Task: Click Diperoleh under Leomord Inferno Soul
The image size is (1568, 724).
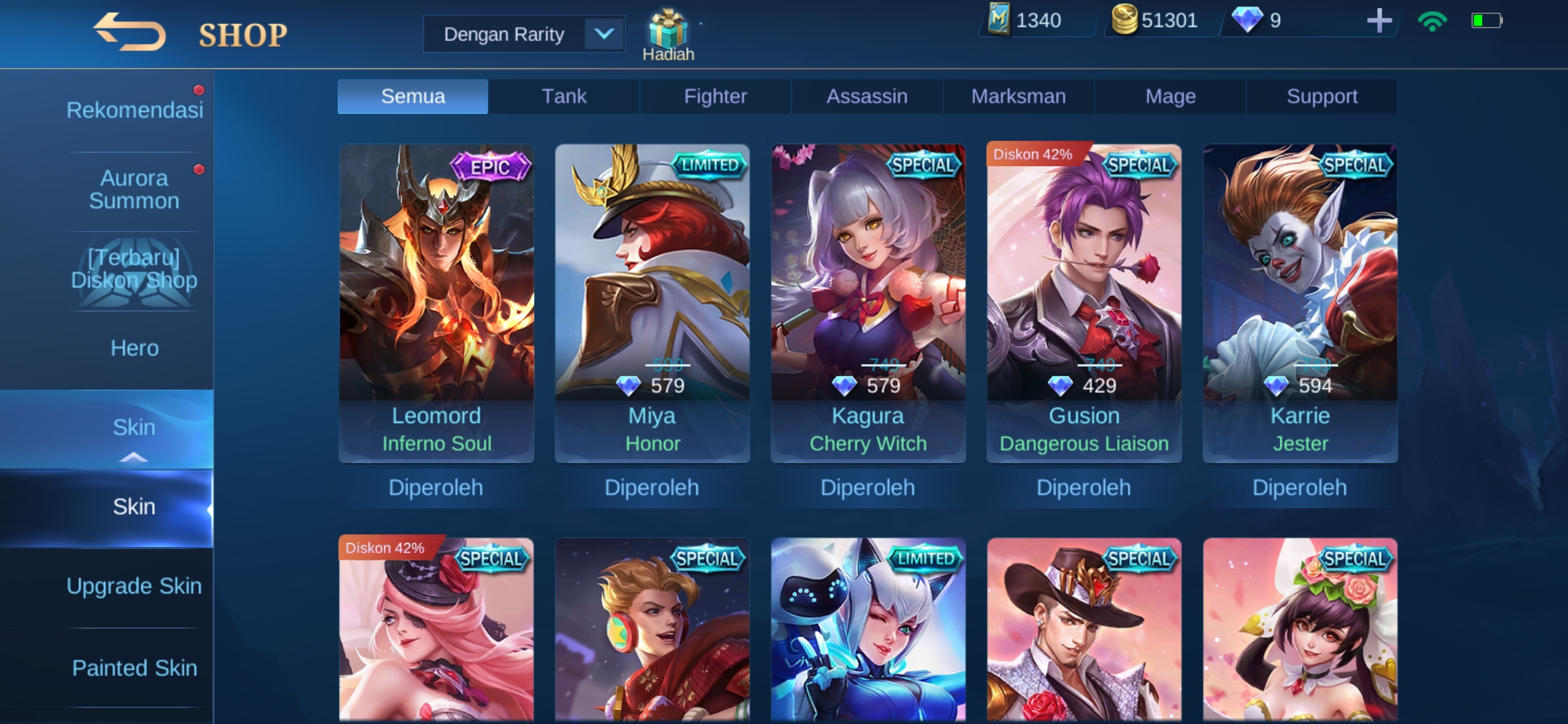Action: pos(436,487)
